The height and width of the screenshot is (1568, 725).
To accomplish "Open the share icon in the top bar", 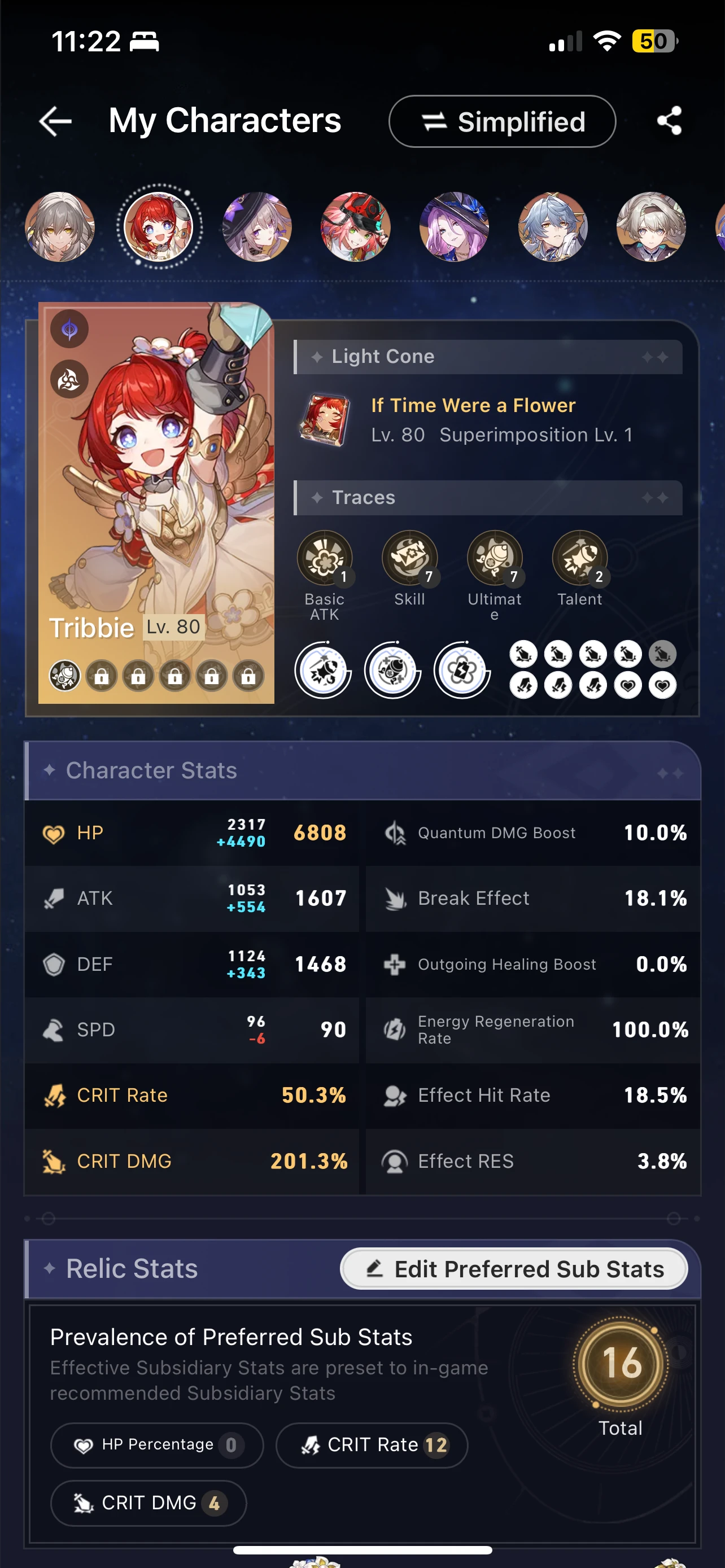I will point(670,121).
